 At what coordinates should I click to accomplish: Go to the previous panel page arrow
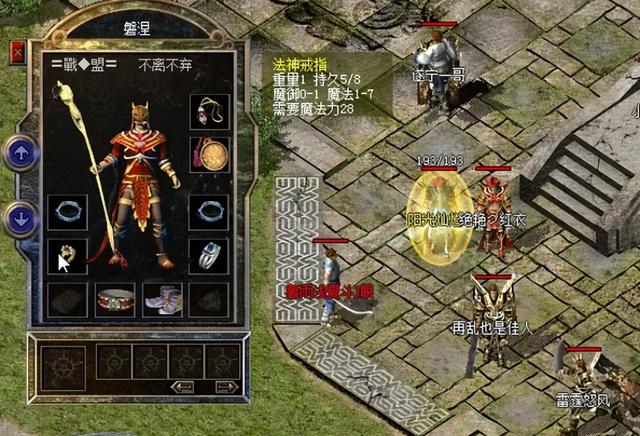coord(182,385)
